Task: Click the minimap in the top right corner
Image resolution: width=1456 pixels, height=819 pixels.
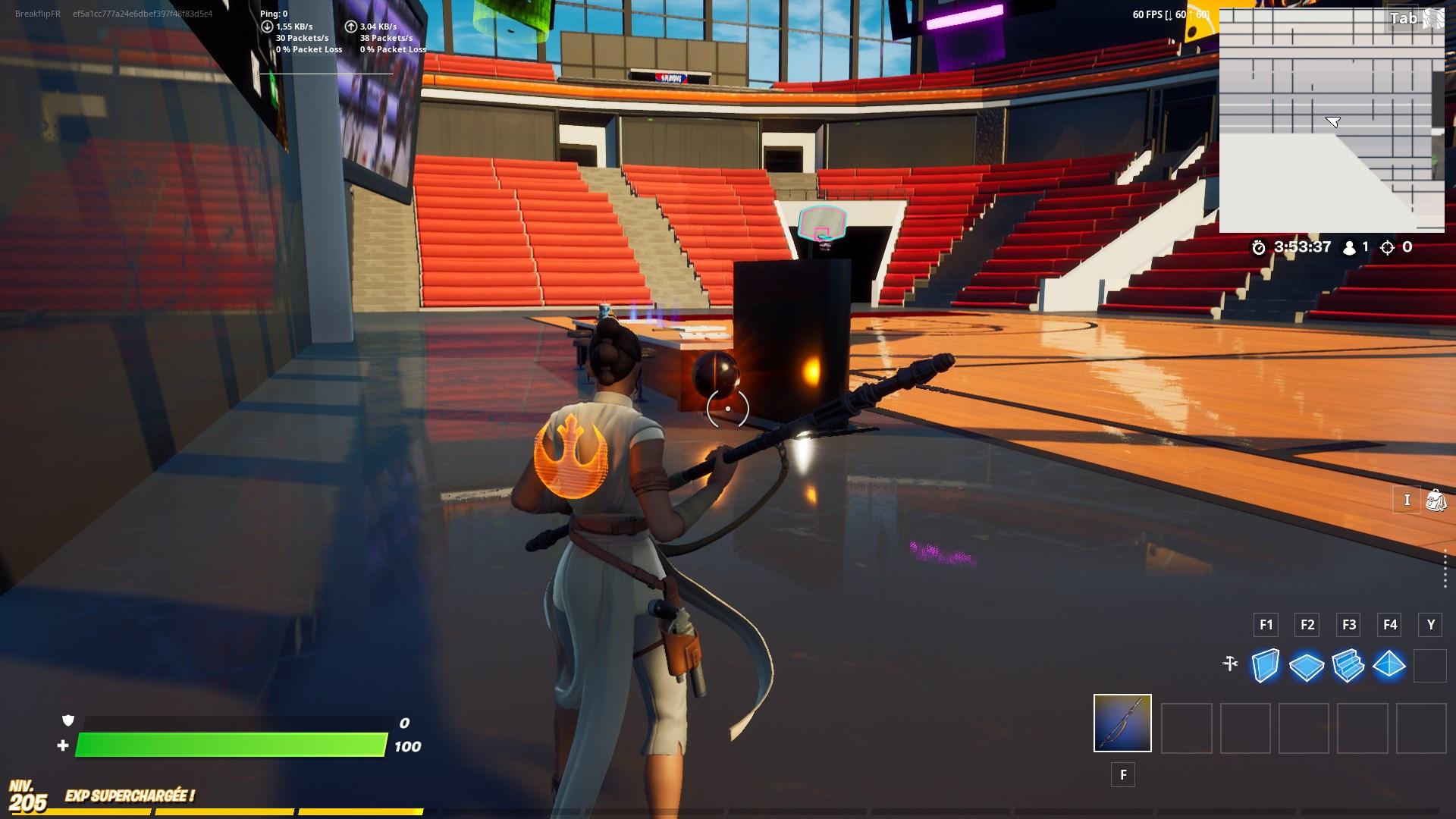Action: point(1332,118)
